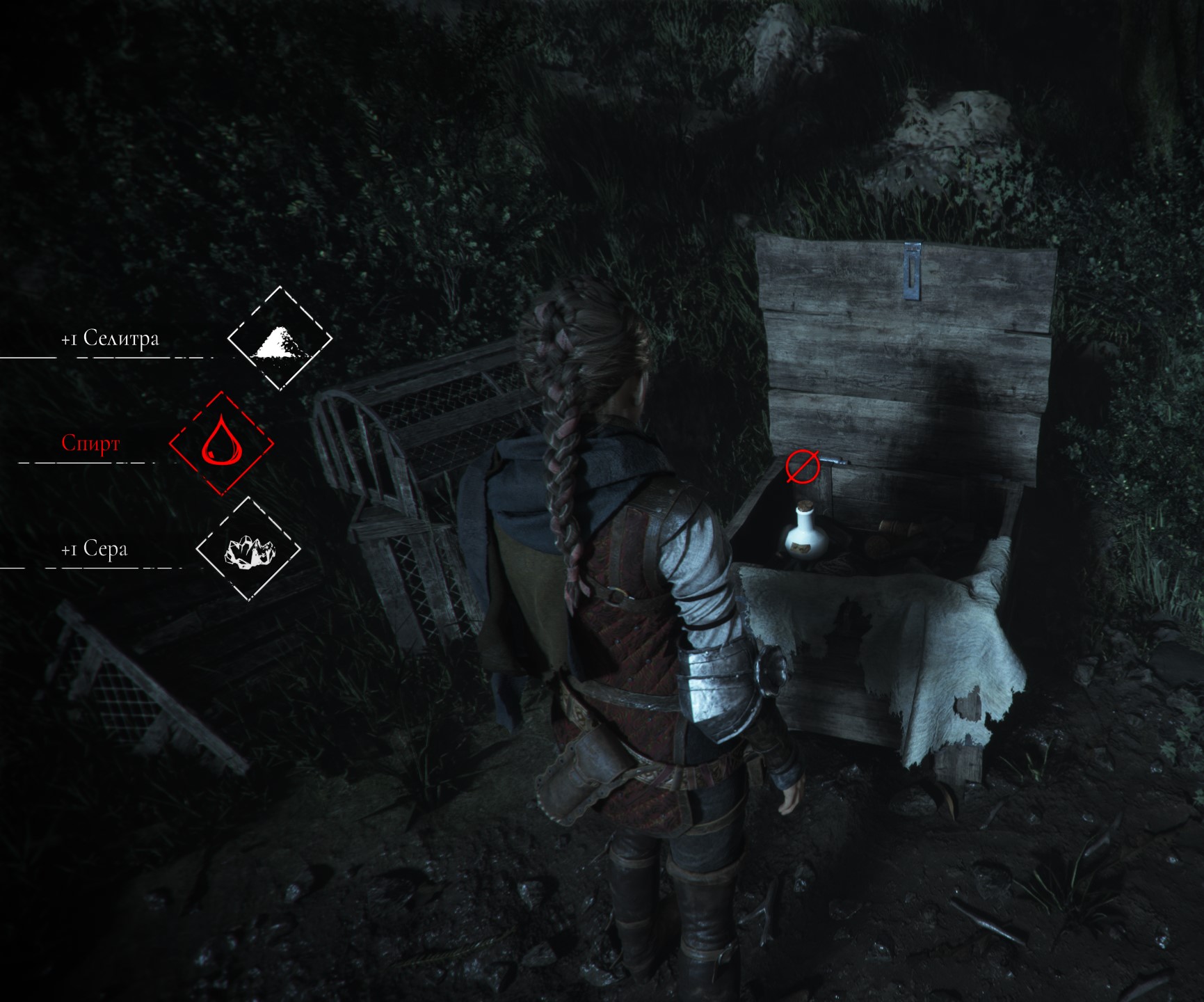The image size is (1204, 1002).
Task: Click the Селитра white powder icon
Action: click(280, 340)
